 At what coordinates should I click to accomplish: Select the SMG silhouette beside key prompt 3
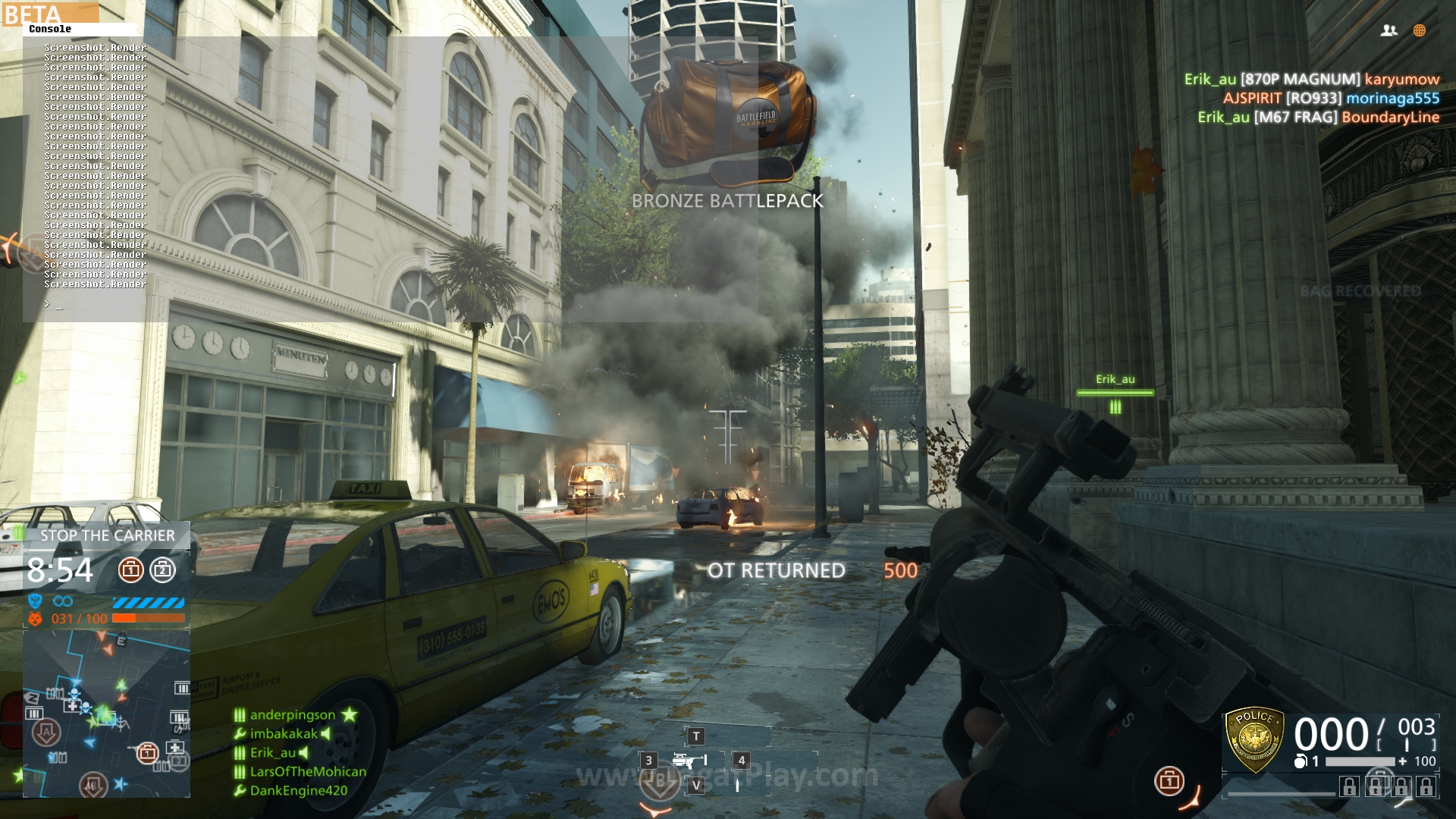(686, 759)
